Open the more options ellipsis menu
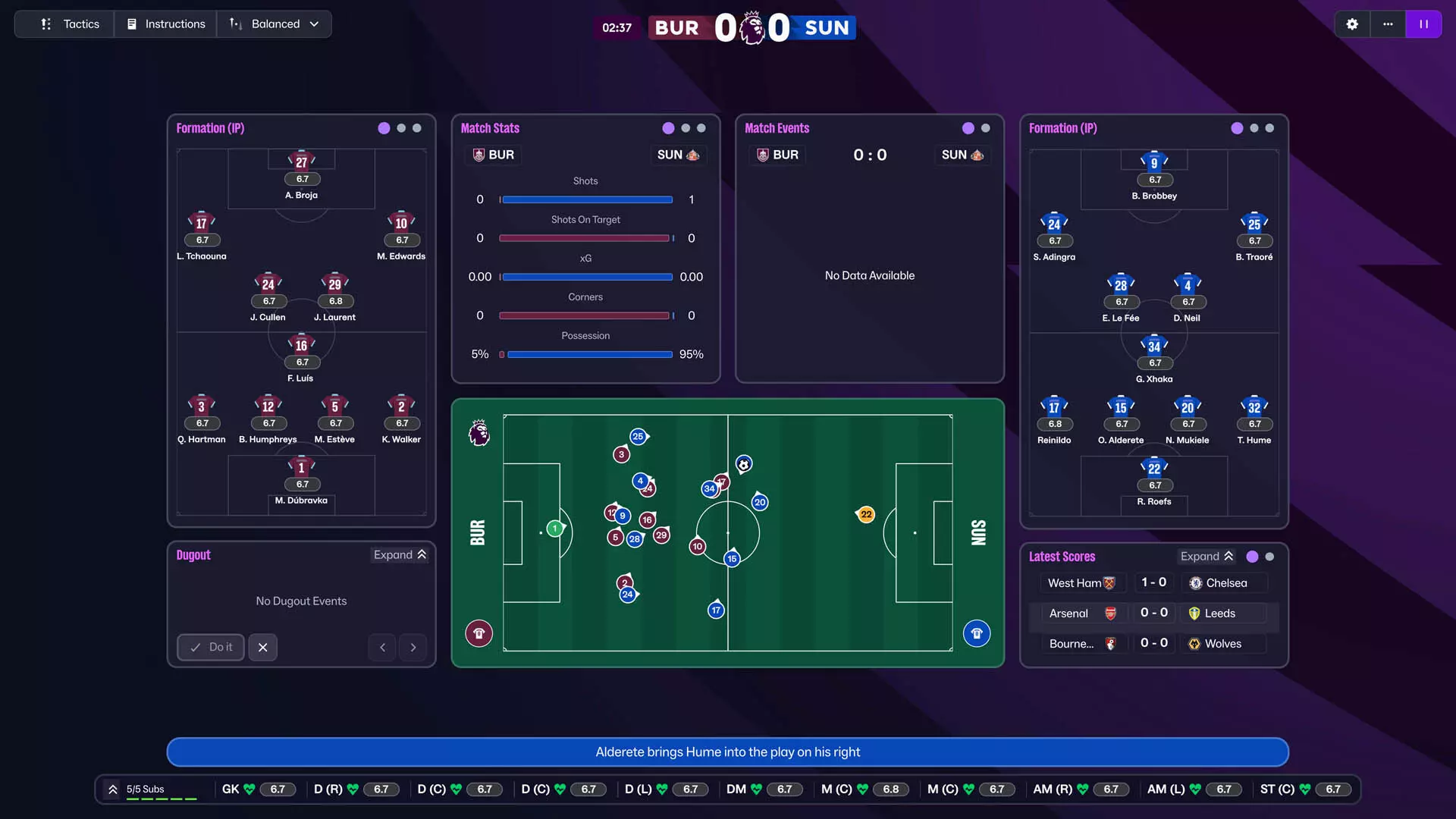The height and width of the screenshot is (819, 1456). pos(1388,24)
